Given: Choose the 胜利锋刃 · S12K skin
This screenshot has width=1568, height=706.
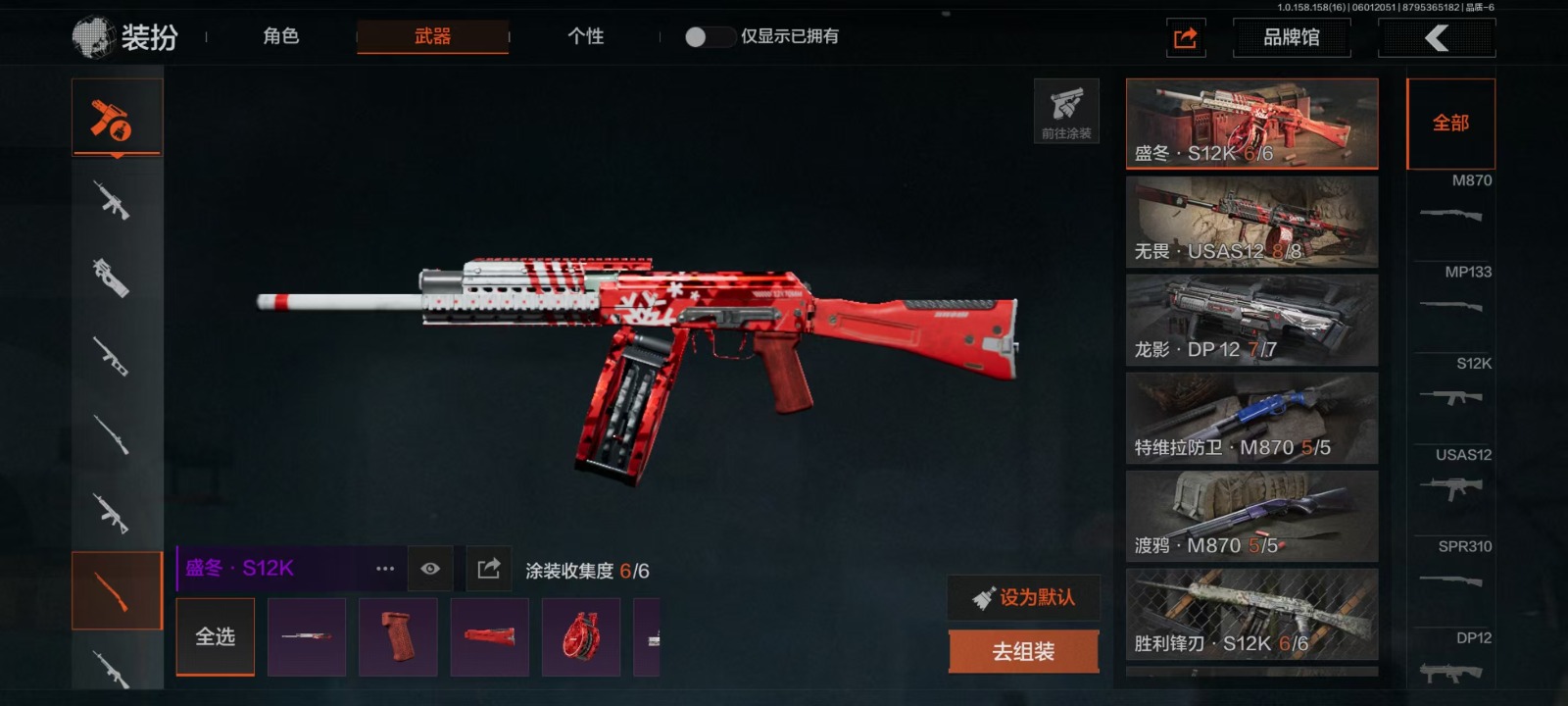Looking at the screenshot, I should click(x=1251, y=614).
